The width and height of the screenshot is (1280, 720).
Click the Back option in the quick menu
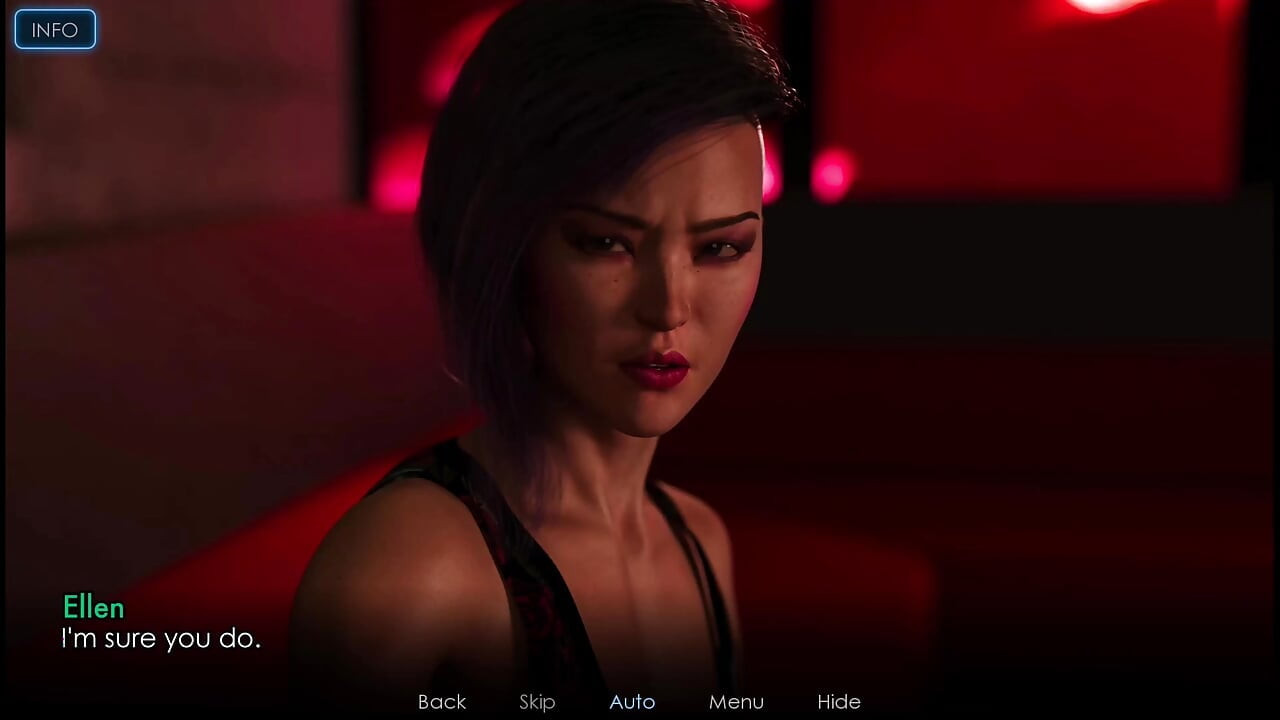(x=441, y=702)
